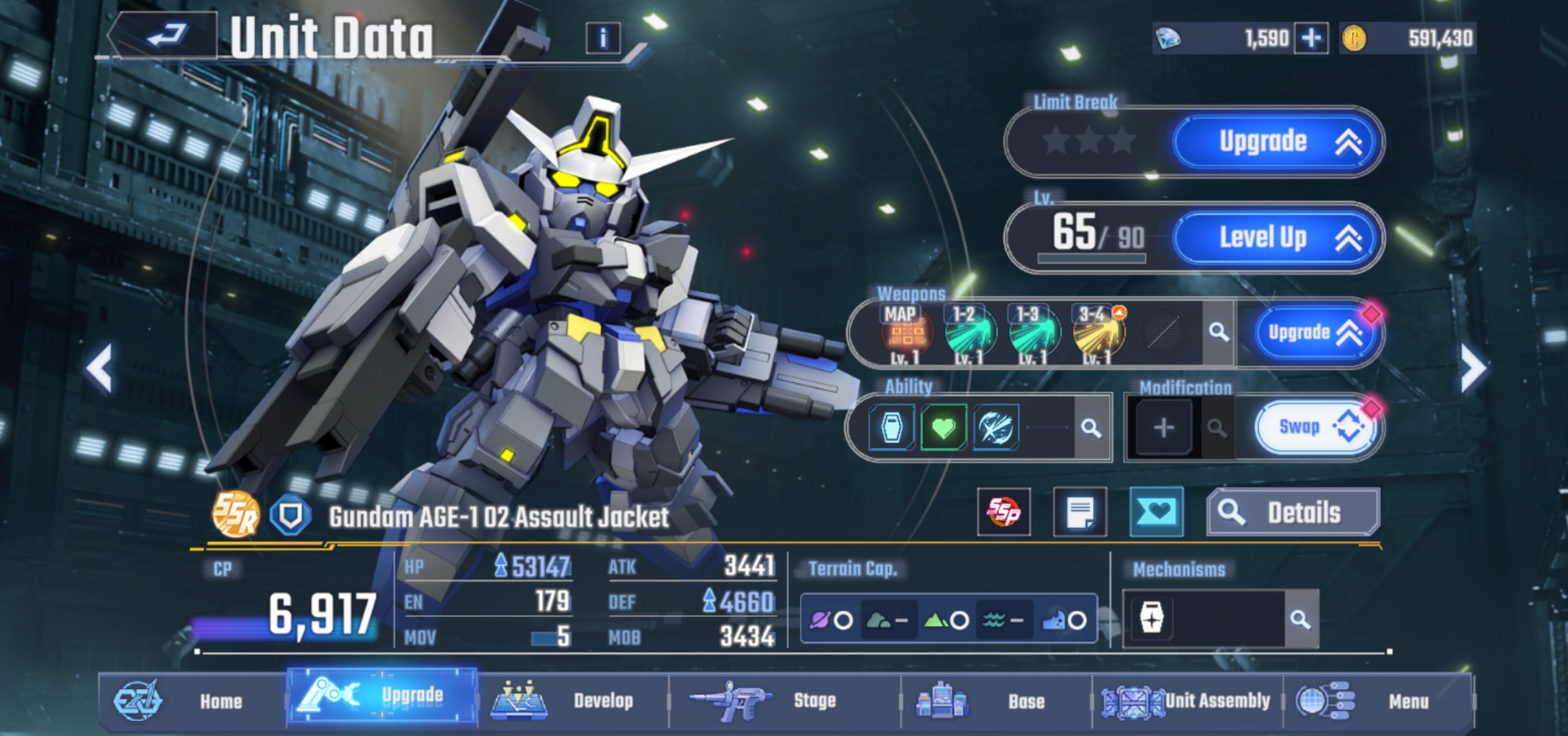
Task: Add more diamonds with the plus button
Action: tap(1312, 38)
